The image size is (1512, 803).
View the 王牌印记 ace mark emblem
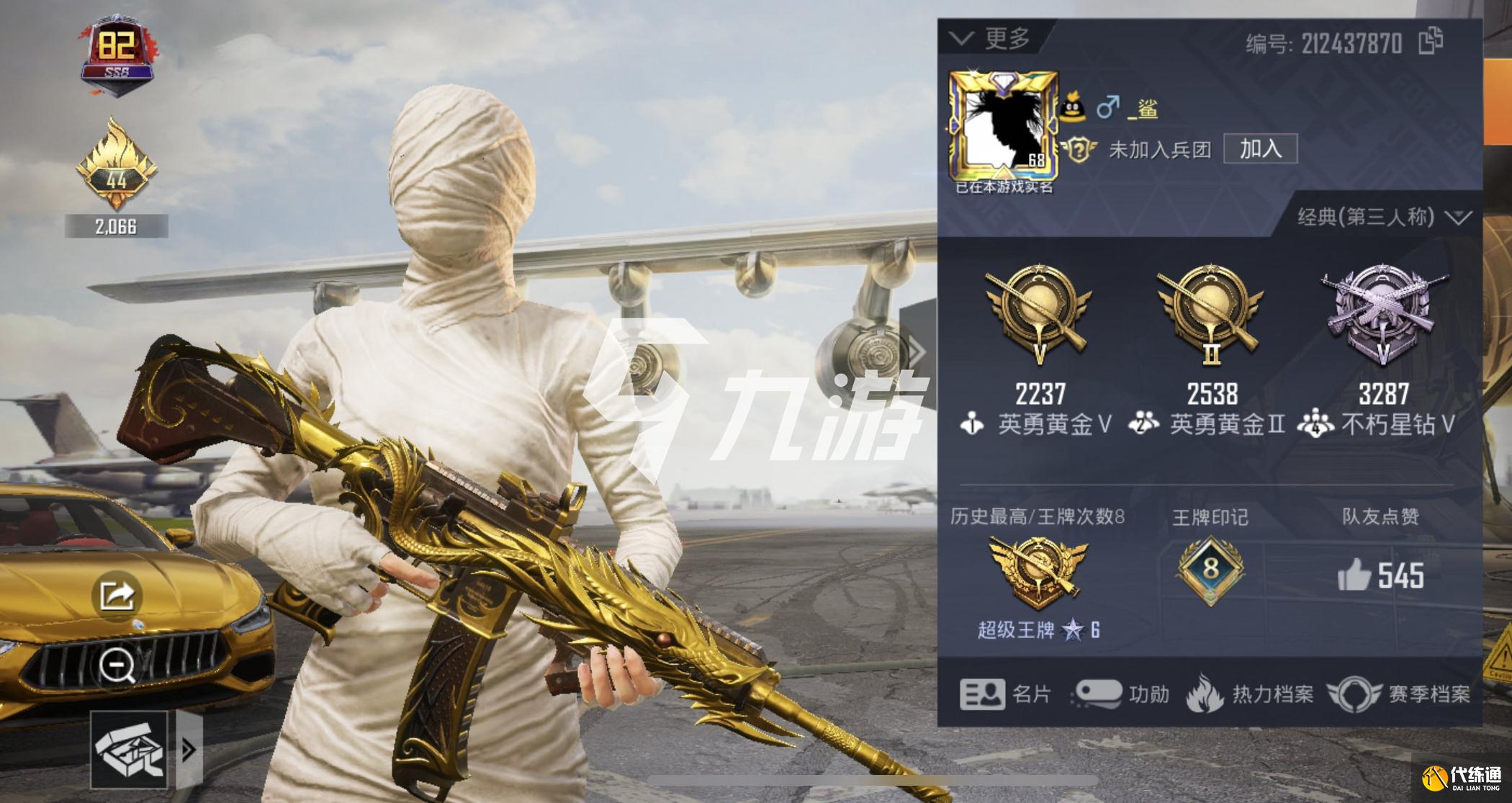point(1210,570)
